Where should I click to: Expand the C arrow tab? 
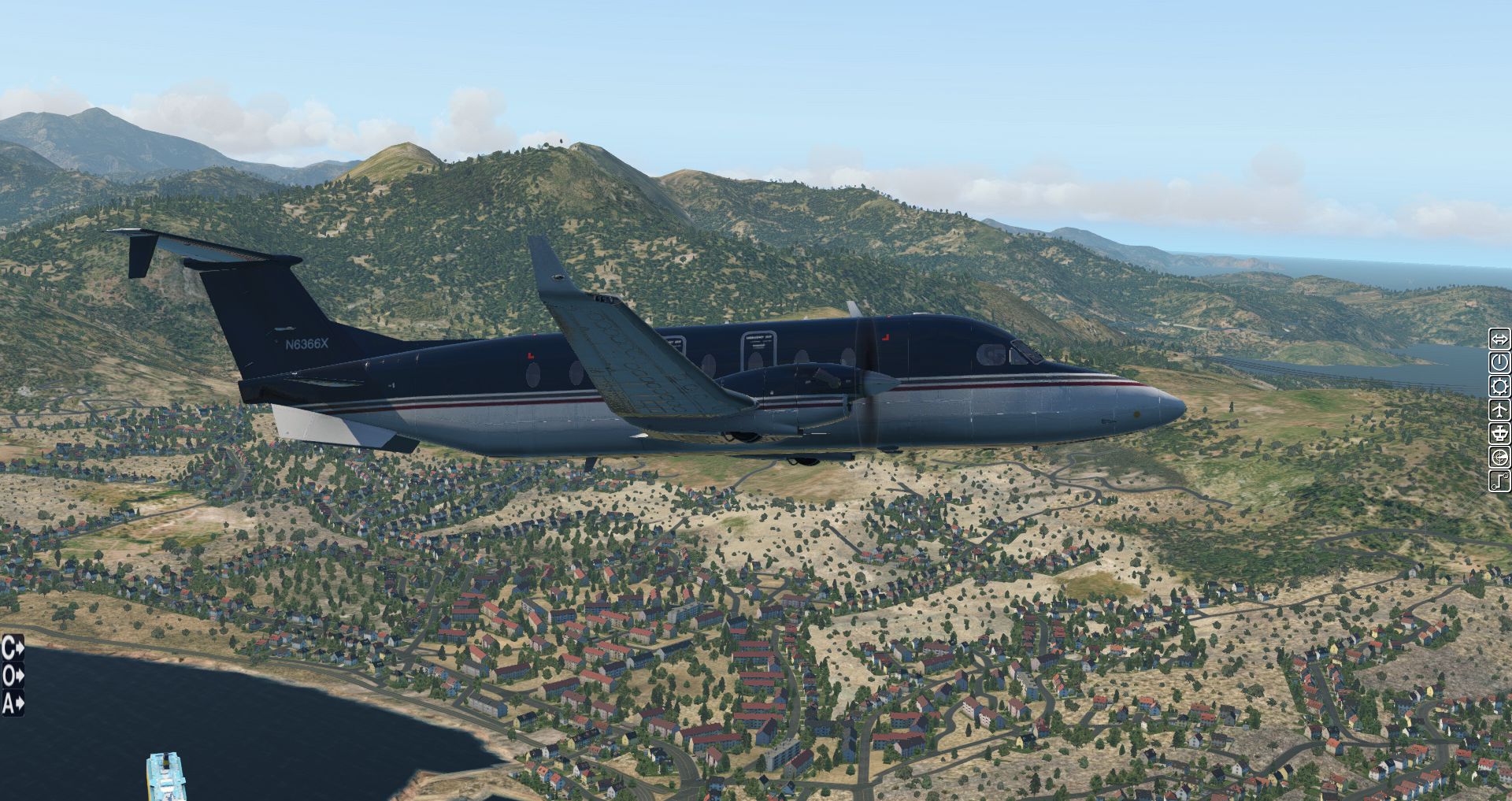click(x=13, y=648)
